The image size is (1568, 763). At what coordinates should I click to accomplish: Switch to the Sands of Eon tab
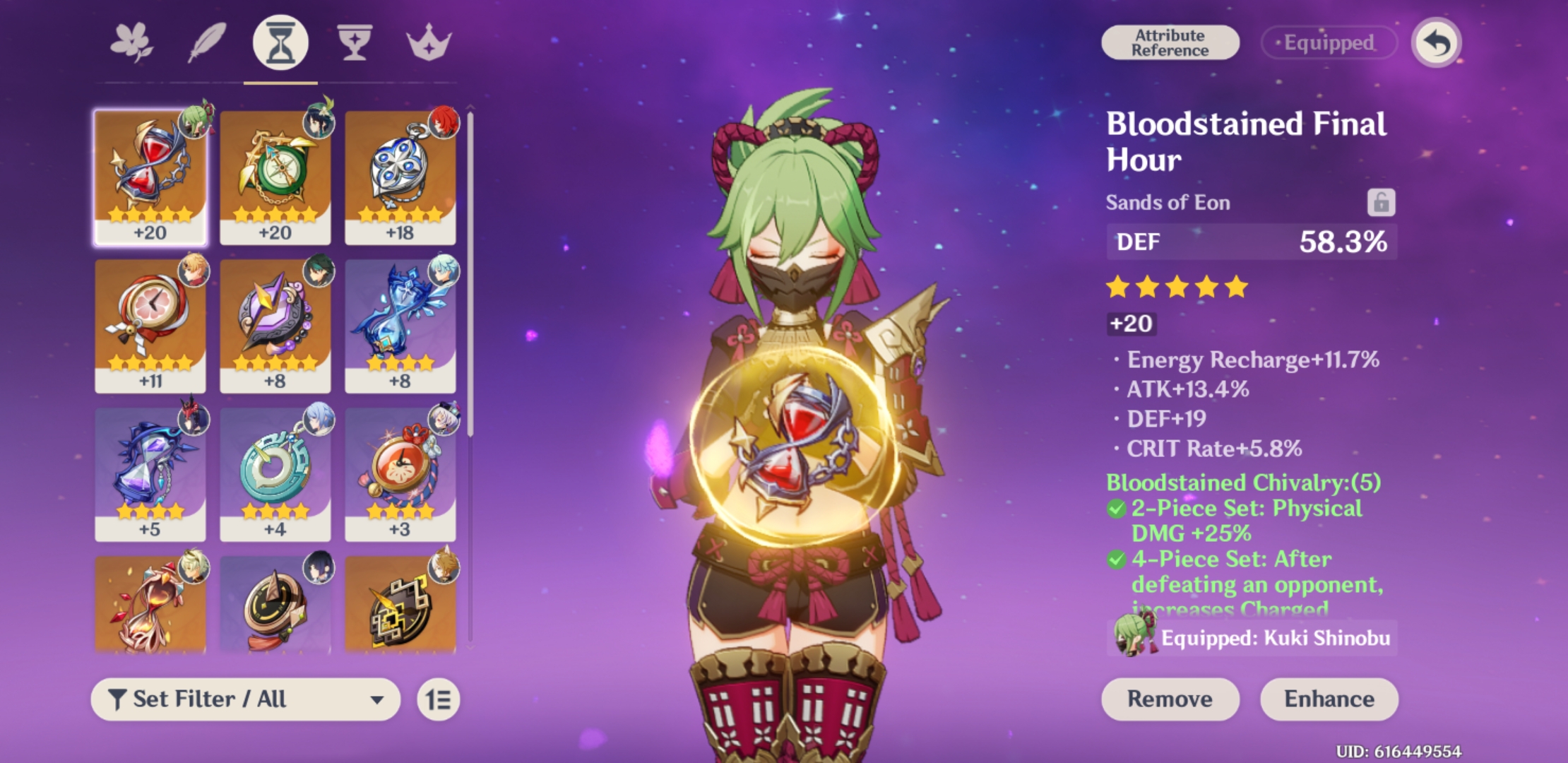tap(280, 42)
